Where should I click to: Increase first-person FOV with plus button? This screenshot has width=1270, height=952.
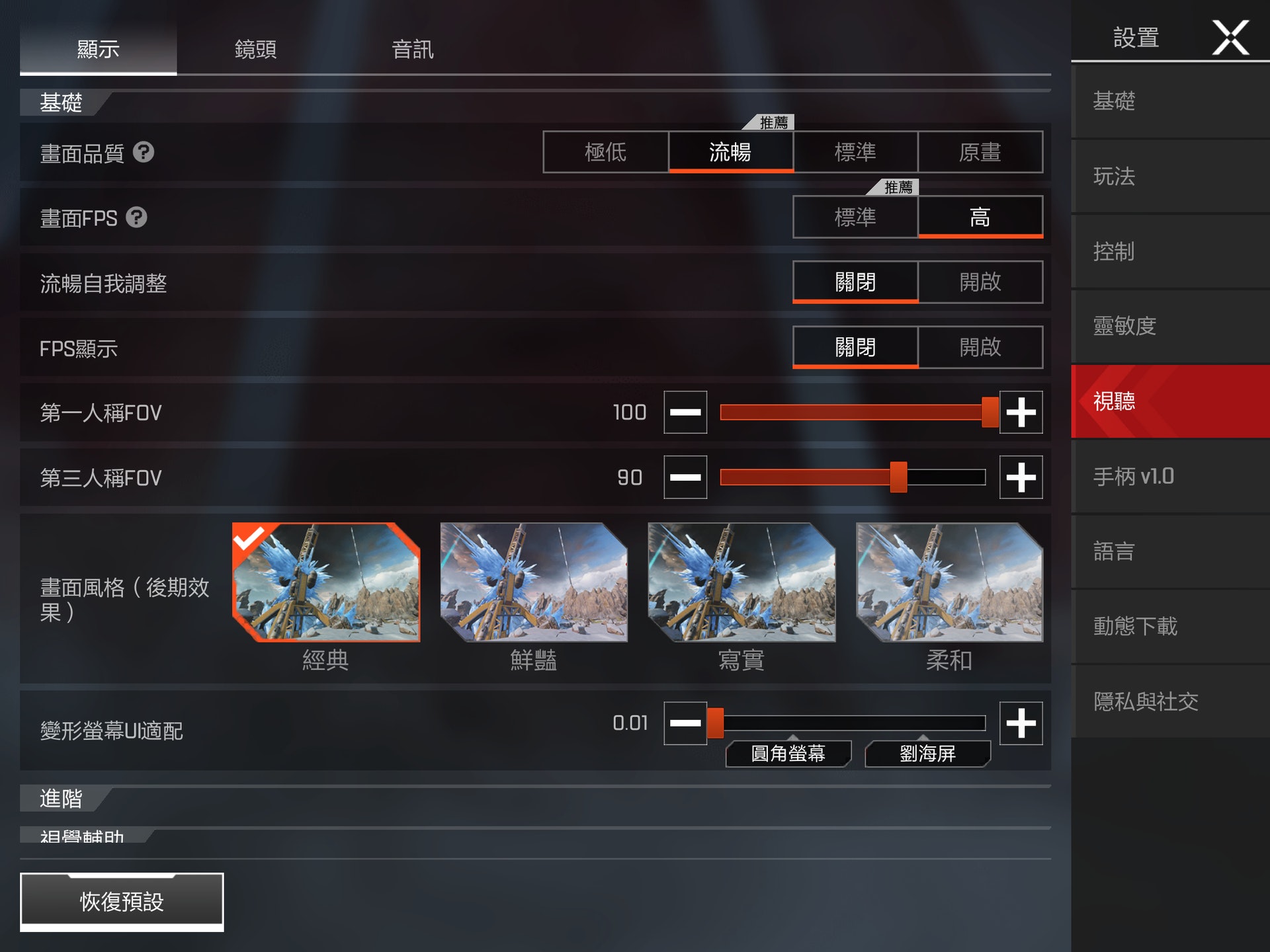1021,411
